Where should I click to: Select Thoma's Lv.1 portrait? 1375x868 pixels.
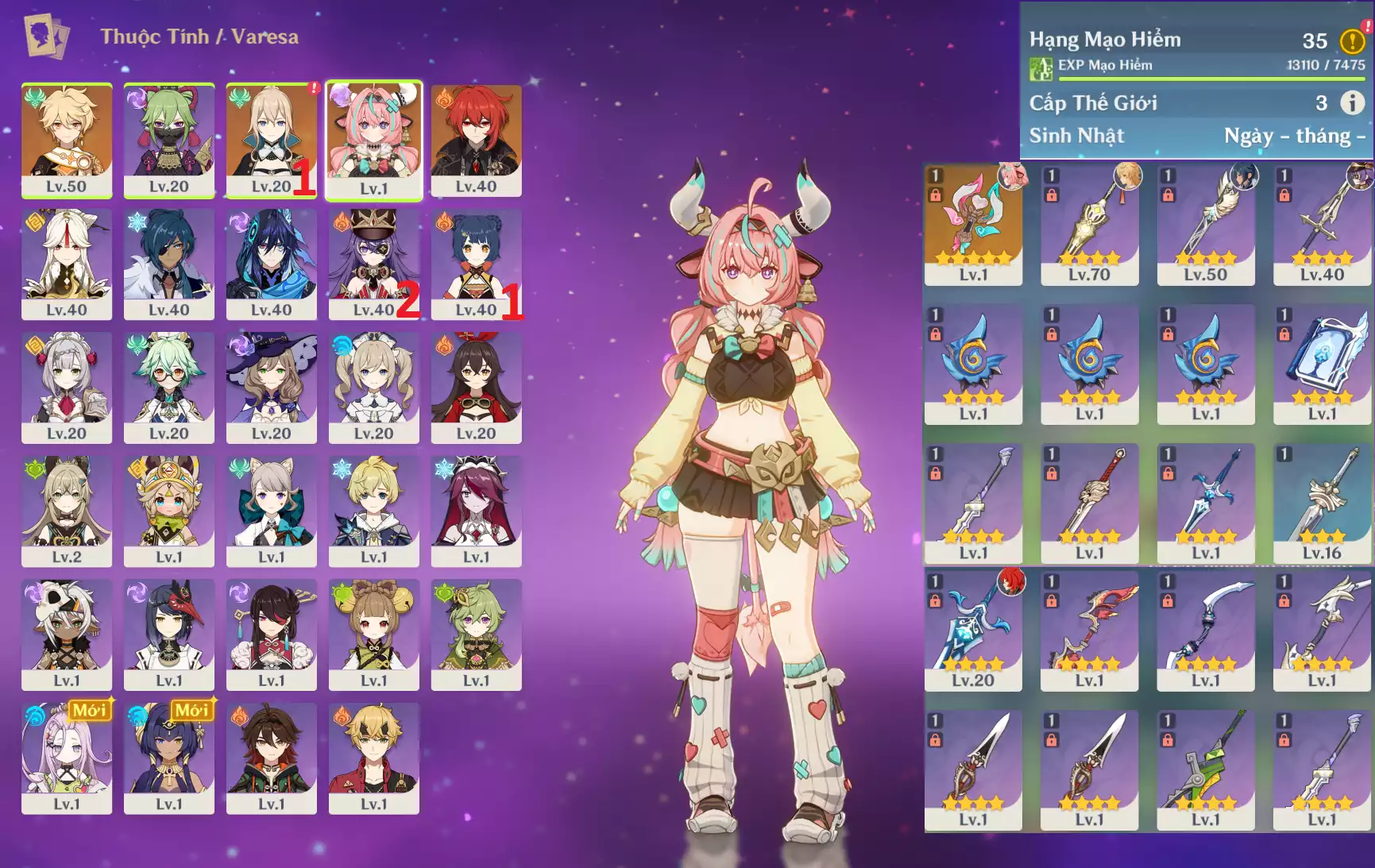coord(373,758)
